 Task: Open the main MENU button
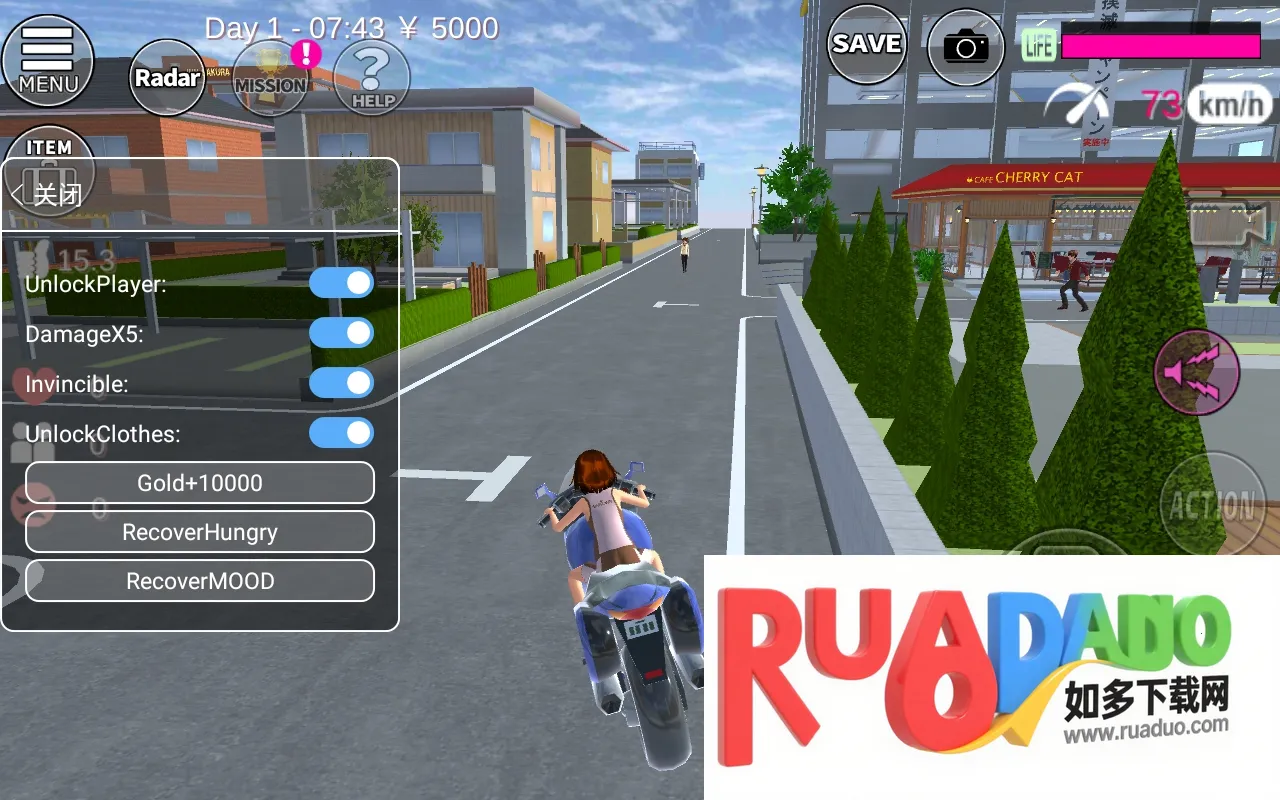pos(47,60)
